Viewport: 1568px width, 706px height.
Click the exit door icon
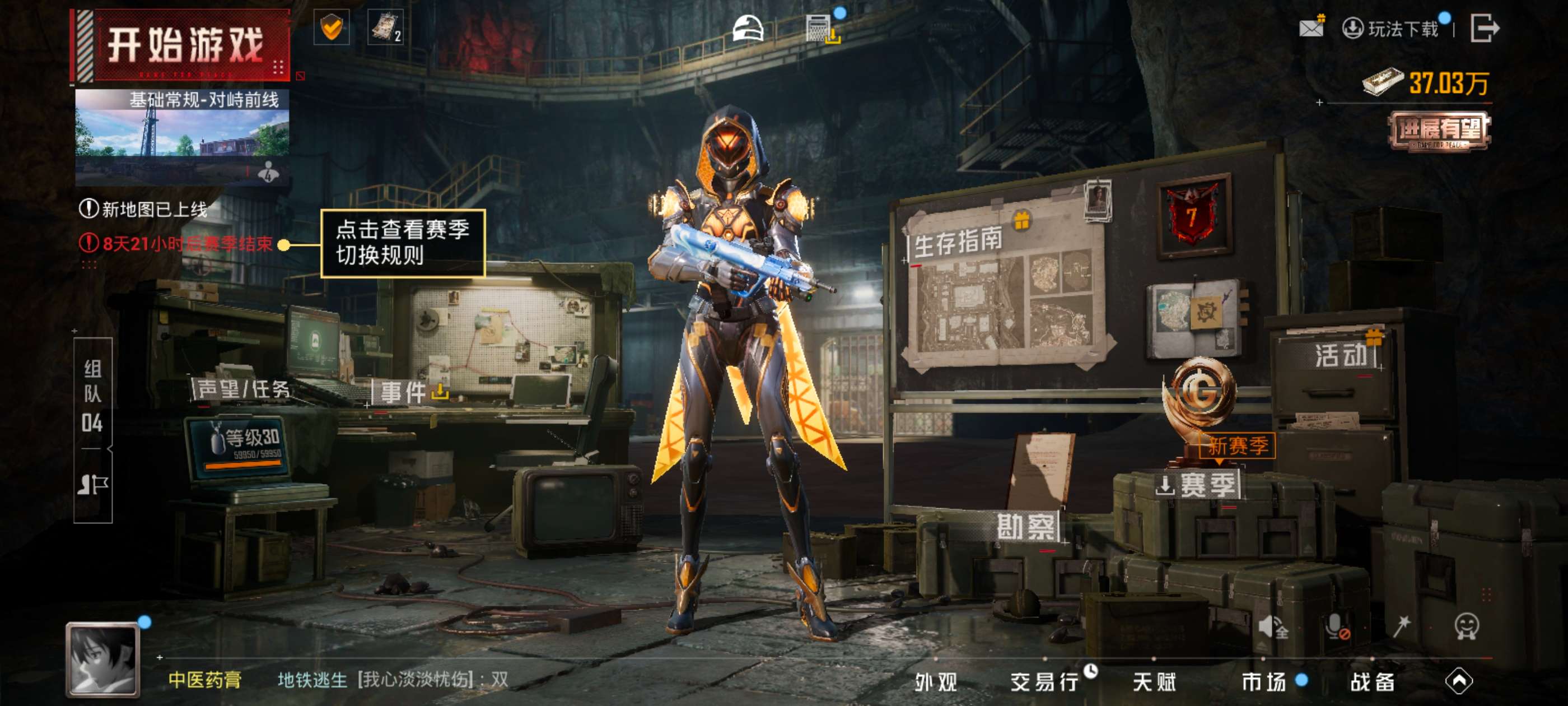1484,28
